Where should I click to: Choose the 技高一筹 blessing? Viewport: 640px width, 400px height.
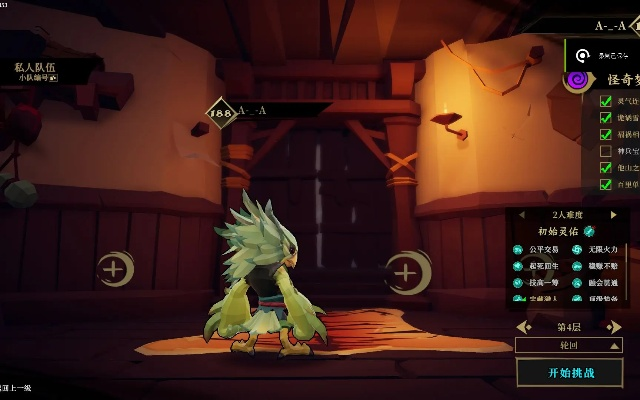pos(541,283)
